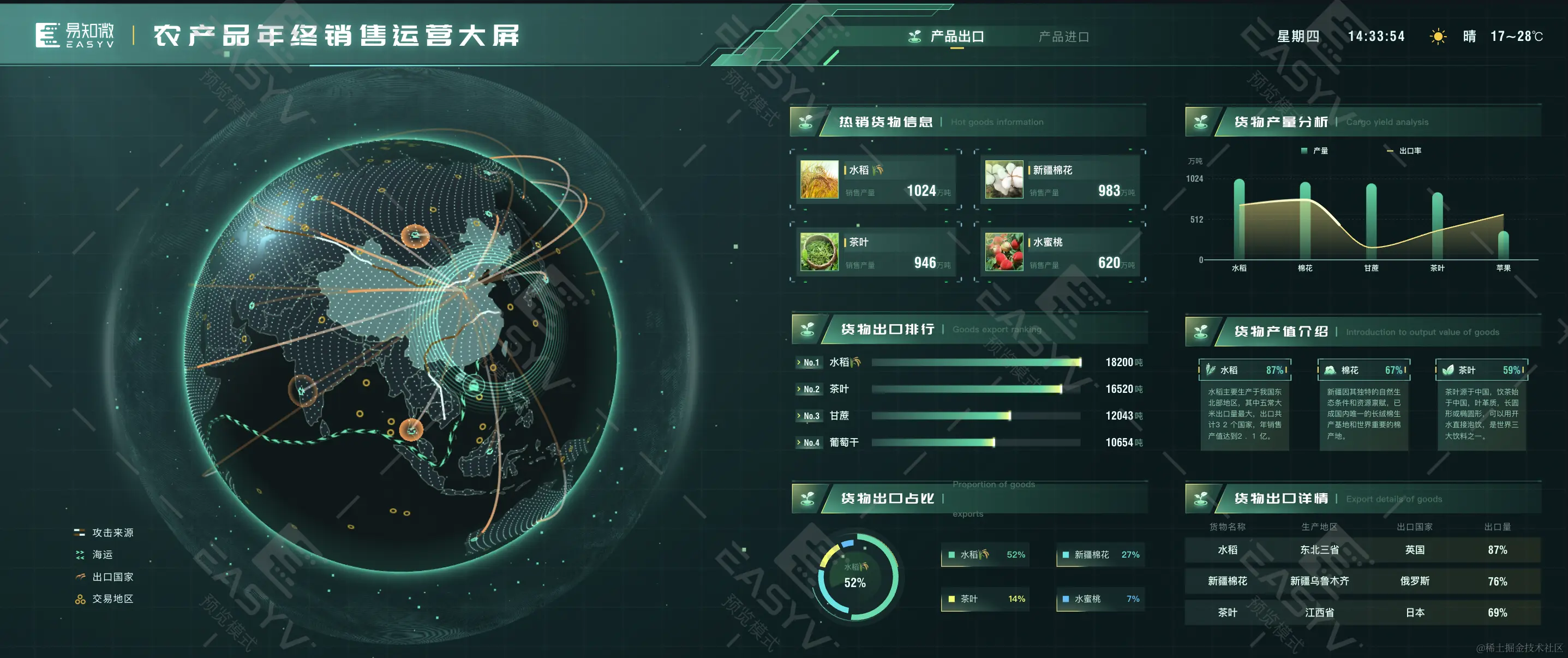This screenshot has width=1568, height=658.
Task: Click the No.1 水稻 export ranking row
Action: tap(969, 362)
